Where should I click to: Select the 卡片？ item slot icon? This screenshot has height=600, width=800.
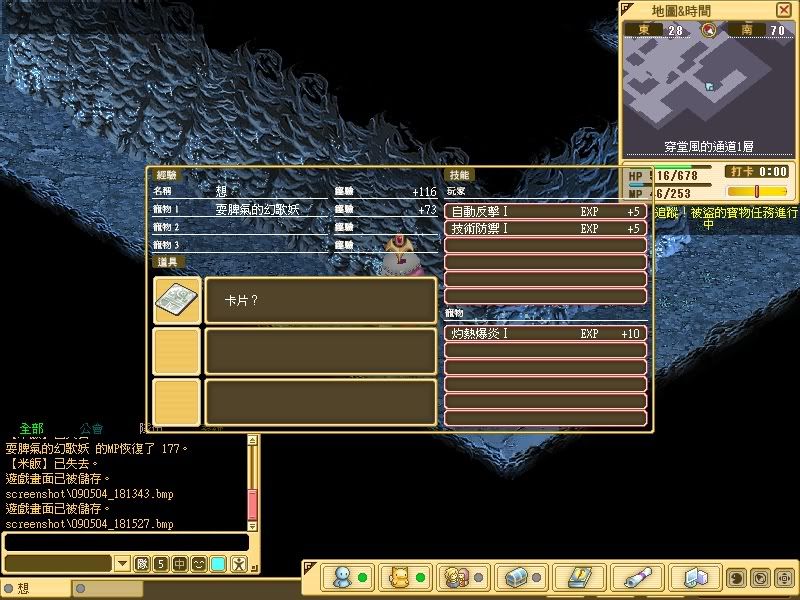[176, 300]
